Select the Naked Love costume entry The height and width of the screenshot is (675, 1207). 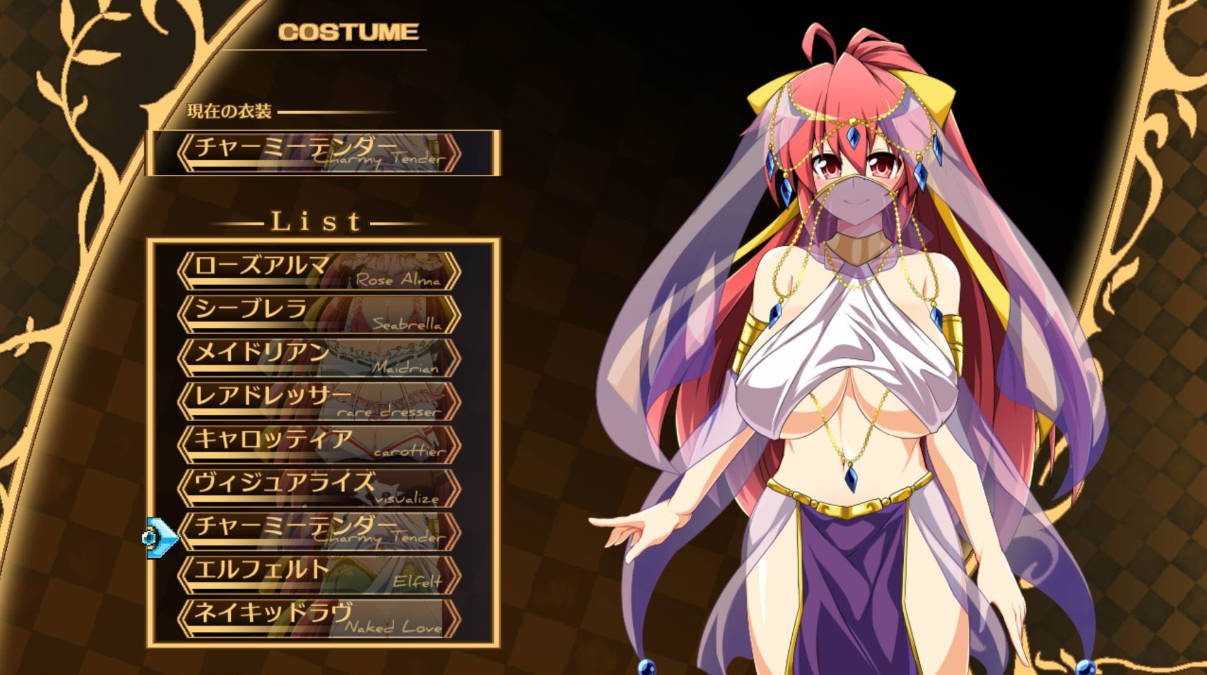coord(319,618)
